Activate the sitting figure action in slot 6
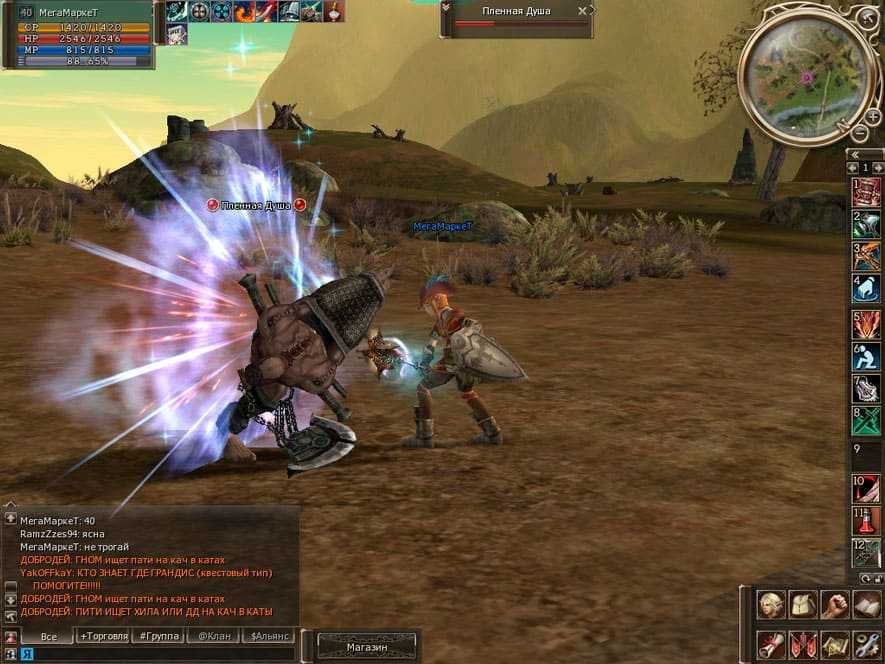Viewport: 885px width, 664px height. [866, 357]
